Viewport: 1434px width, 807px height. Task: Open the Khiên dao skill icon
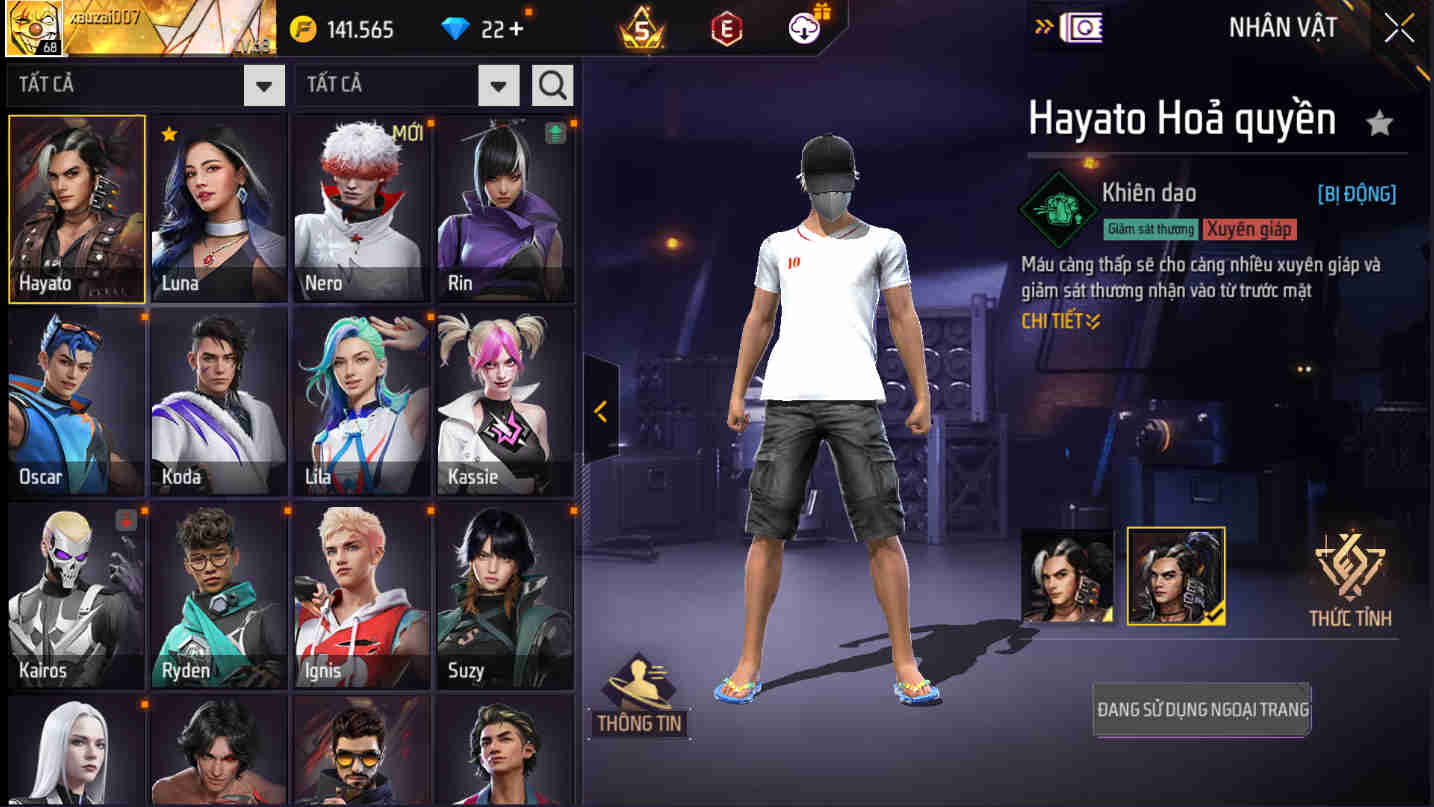(x=1058, y=210)
